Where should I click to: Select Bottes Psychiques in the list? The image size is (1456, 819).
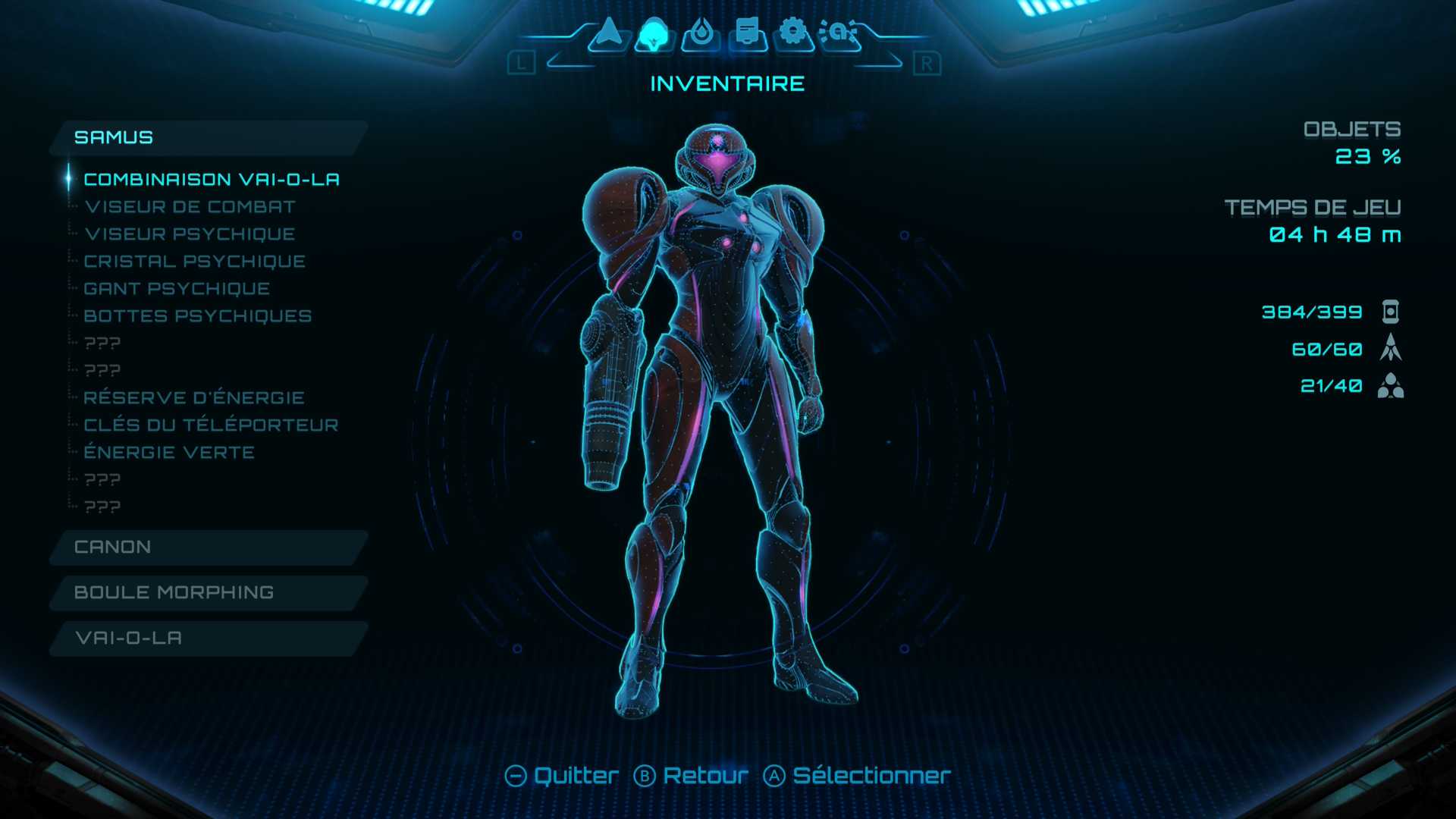[197, 316]
